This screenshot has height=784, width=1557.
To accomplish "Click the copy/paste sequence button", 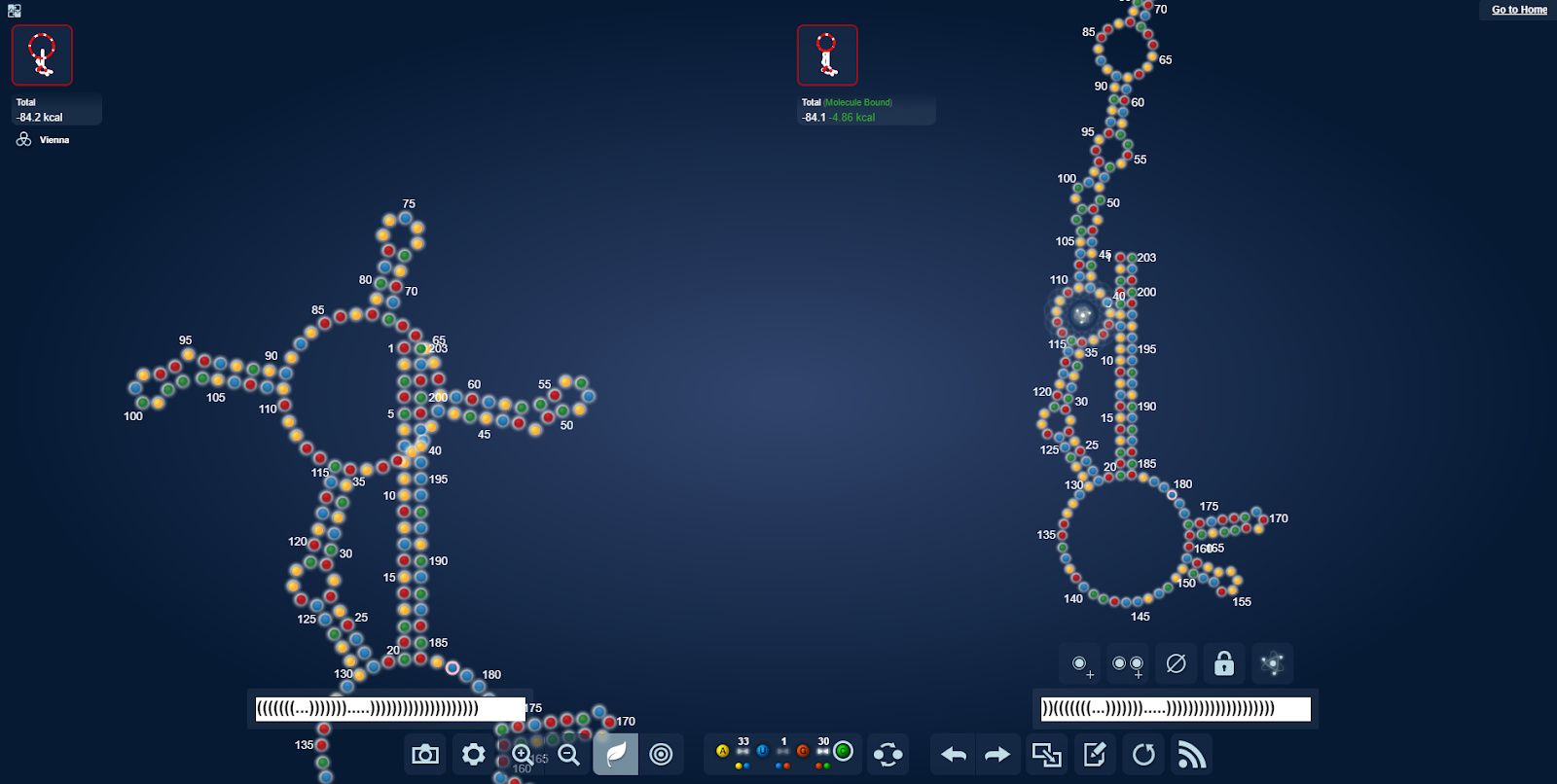I will click(1047, 755).
